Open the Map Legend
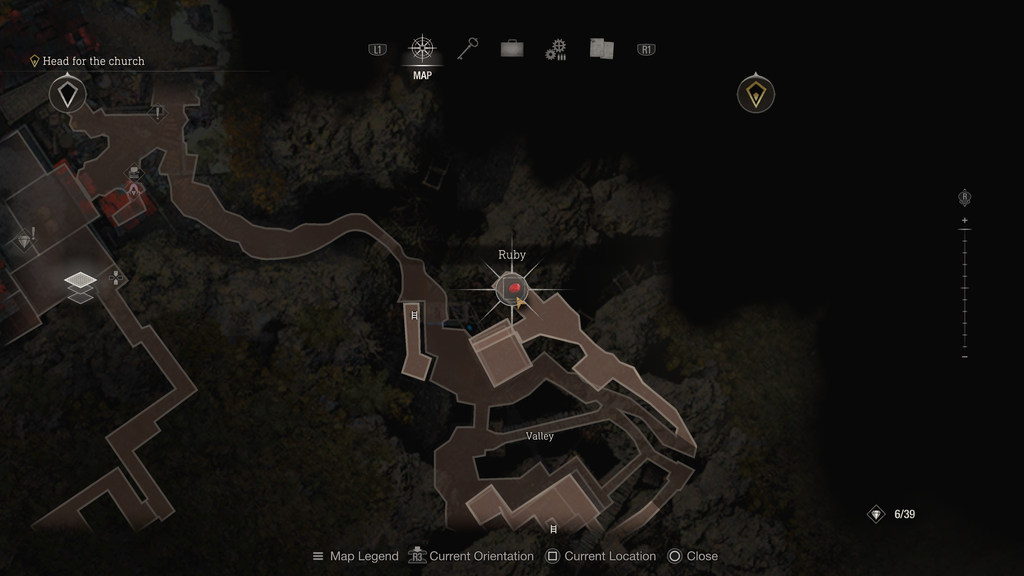This screenshot has width=1024, height=576. click(355, 556)
